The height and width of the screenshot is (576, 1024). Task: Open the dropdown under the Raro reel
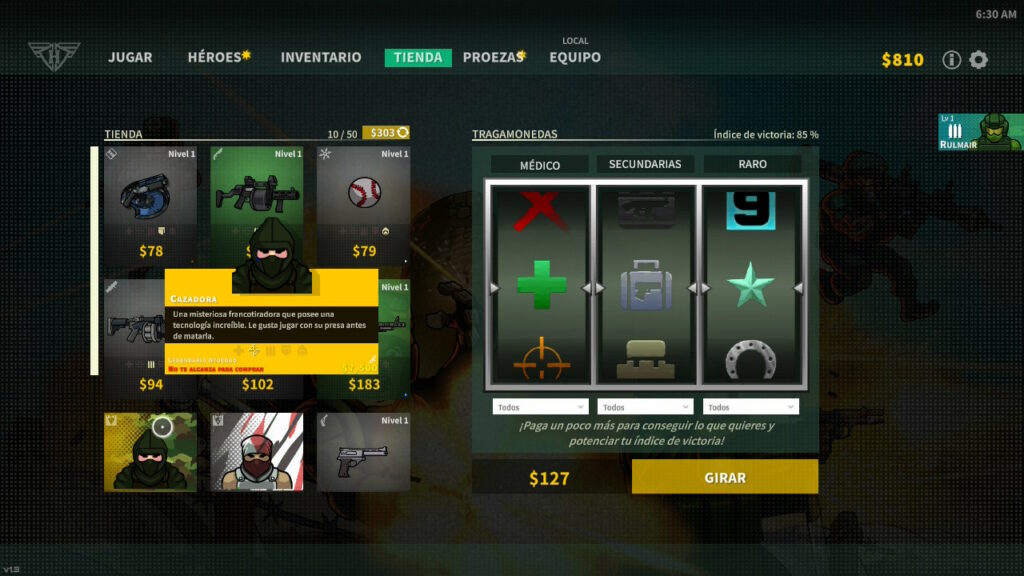pos(751,407)
